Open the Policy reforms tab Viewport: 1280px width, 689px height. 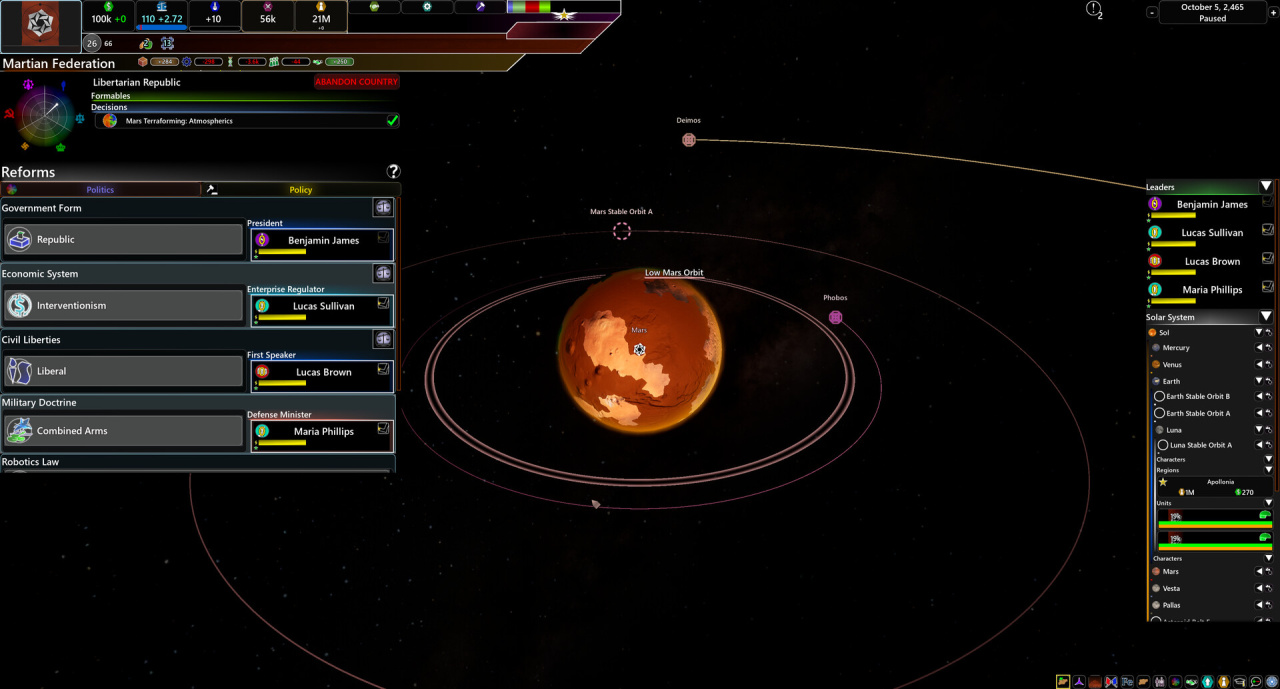pos(300,189)
